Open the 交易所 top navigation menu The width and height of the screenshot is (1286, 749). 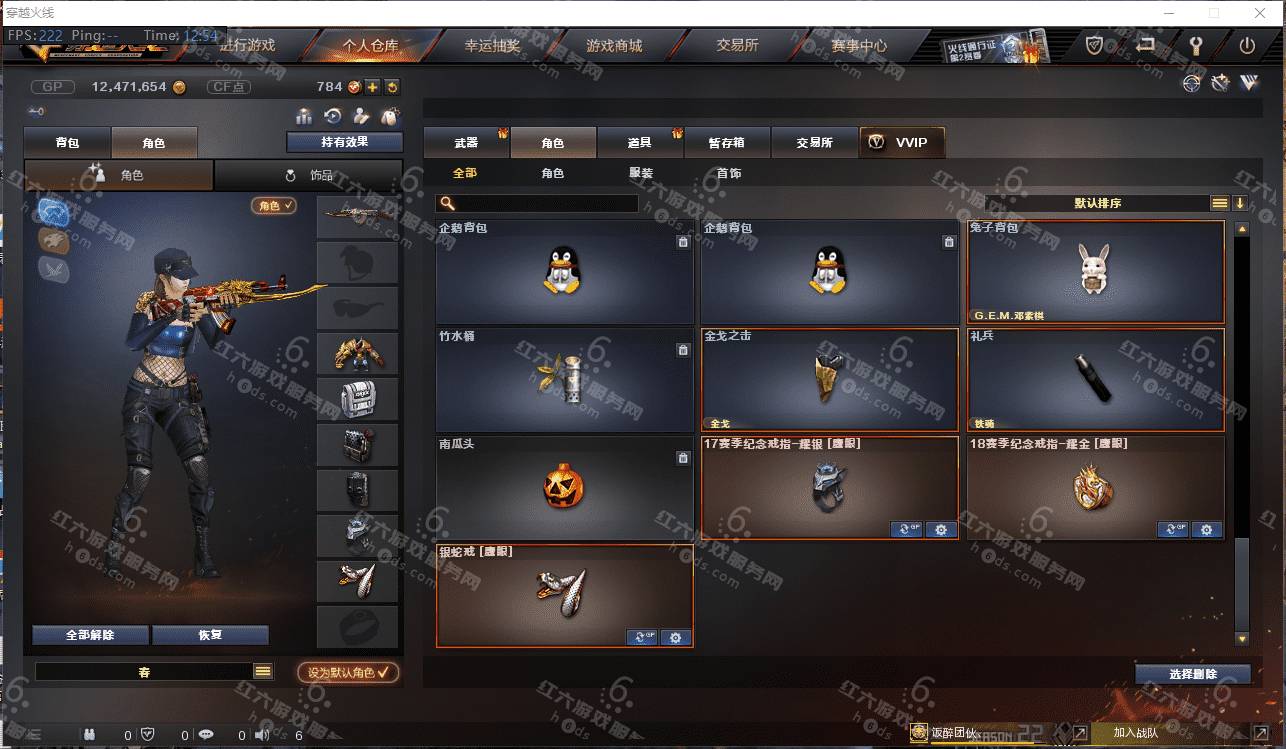(x=737, y=46)
